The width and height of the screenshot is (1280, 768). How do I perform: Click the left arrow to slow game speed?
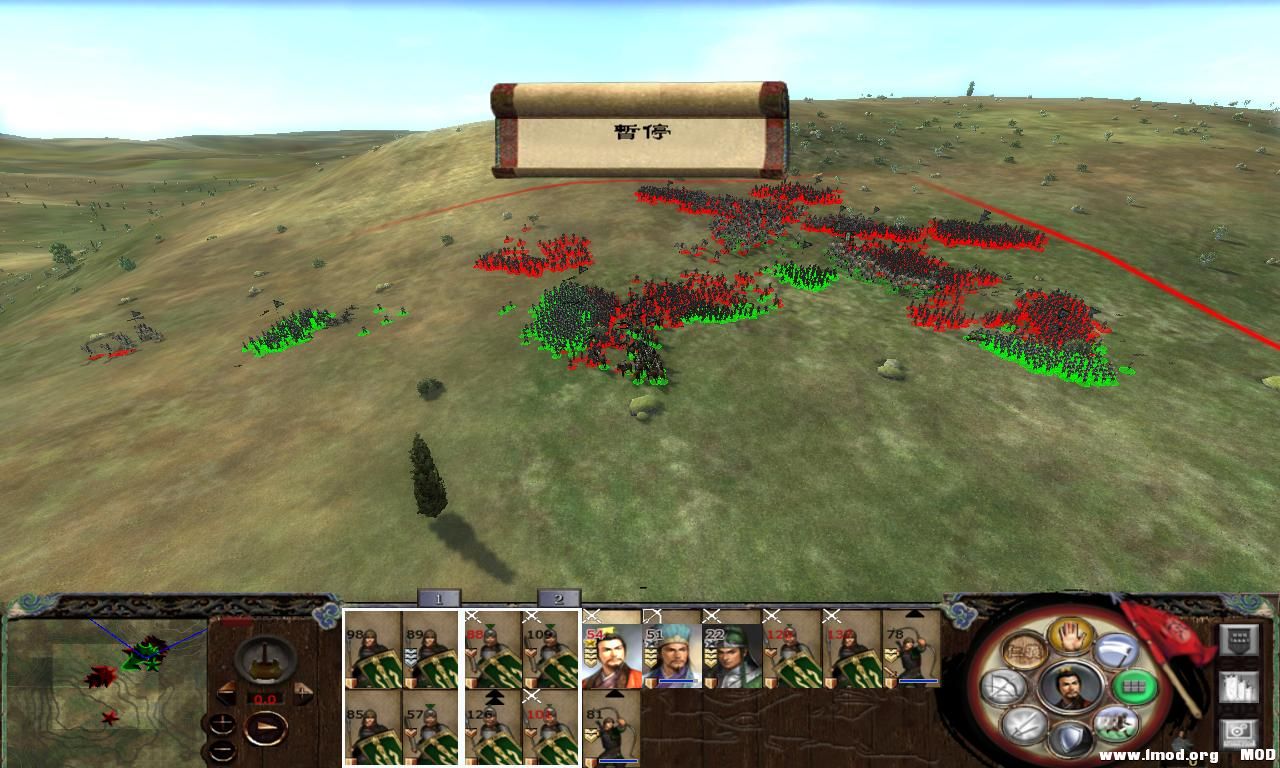point(226,692)
